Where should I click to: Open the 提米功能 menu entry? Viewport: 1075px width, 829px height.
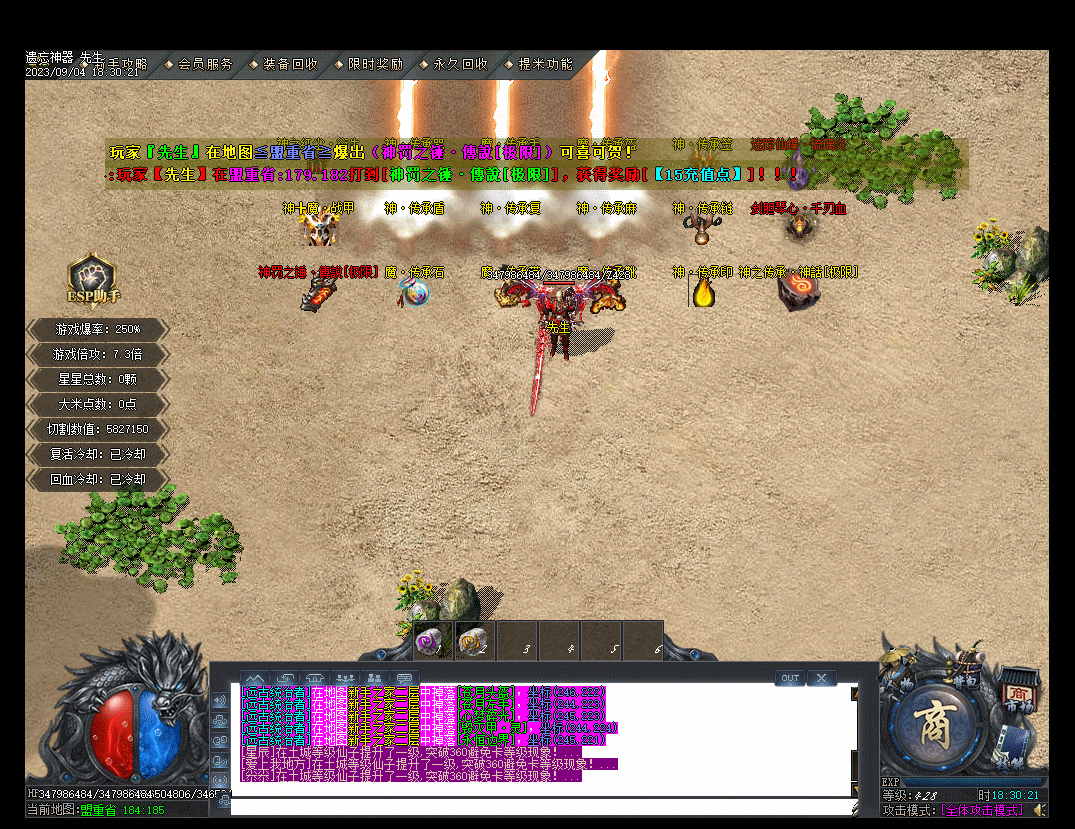545,64
